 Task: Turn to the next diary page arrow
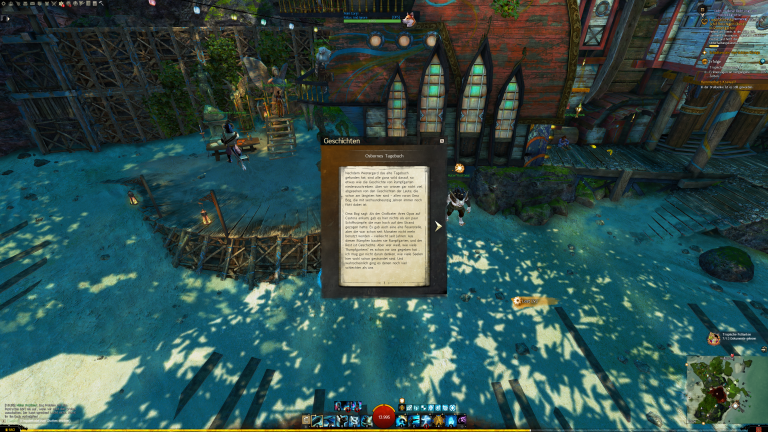point(438,226)
